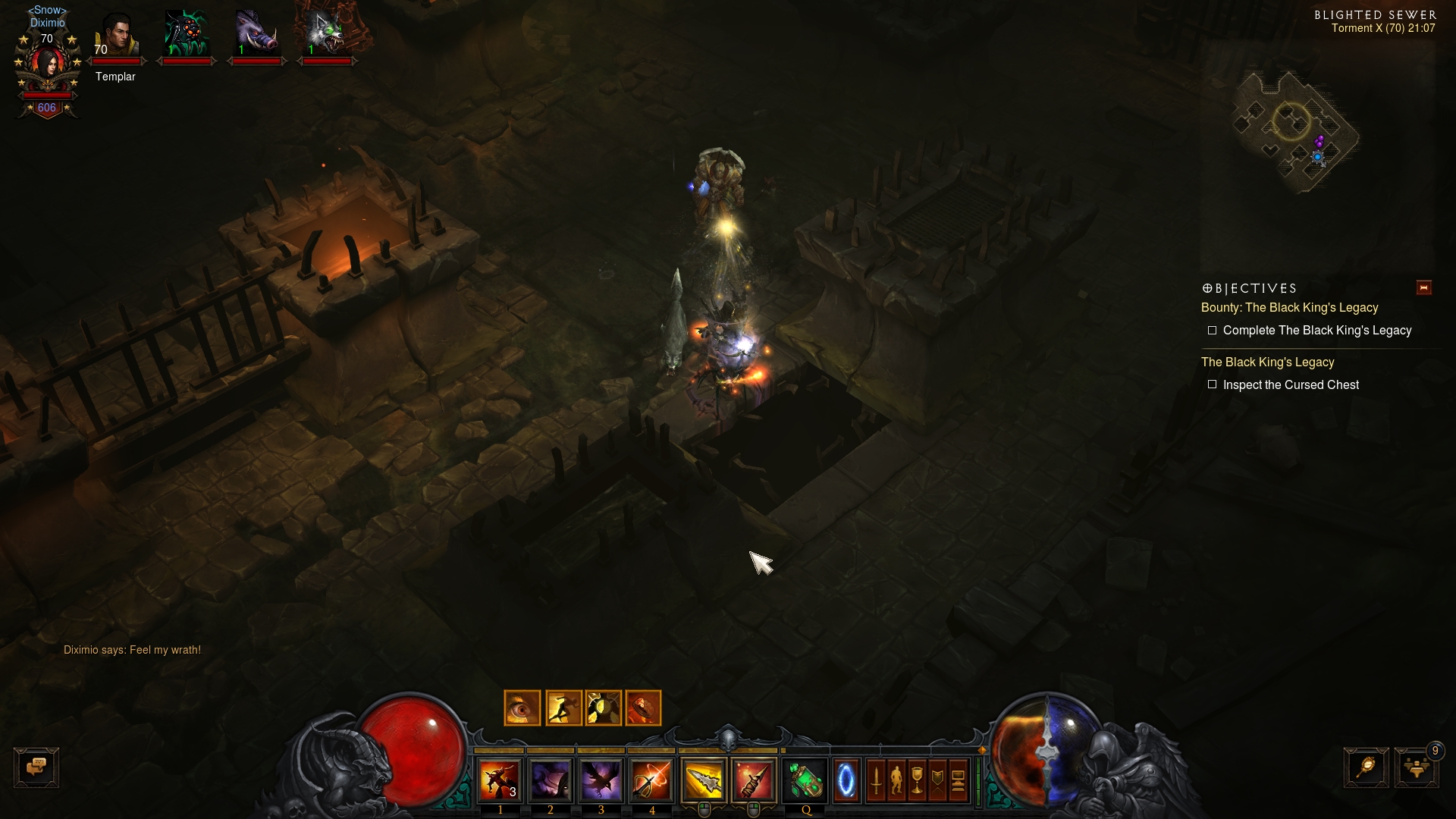Image resolution: width=1456 pixels, height=819 pixels.
Task: Open the blue Town Portal
Action: [x=846, y=780]
